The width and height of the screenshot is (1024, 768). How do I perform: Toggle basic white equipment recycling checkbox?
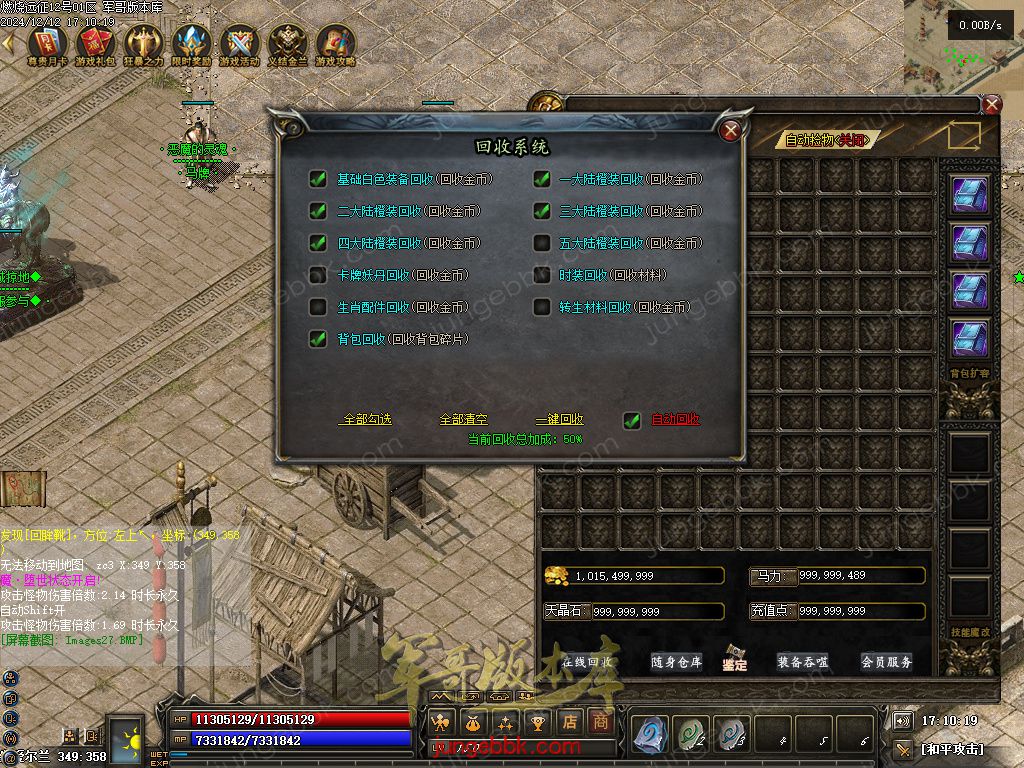[318, 179]
